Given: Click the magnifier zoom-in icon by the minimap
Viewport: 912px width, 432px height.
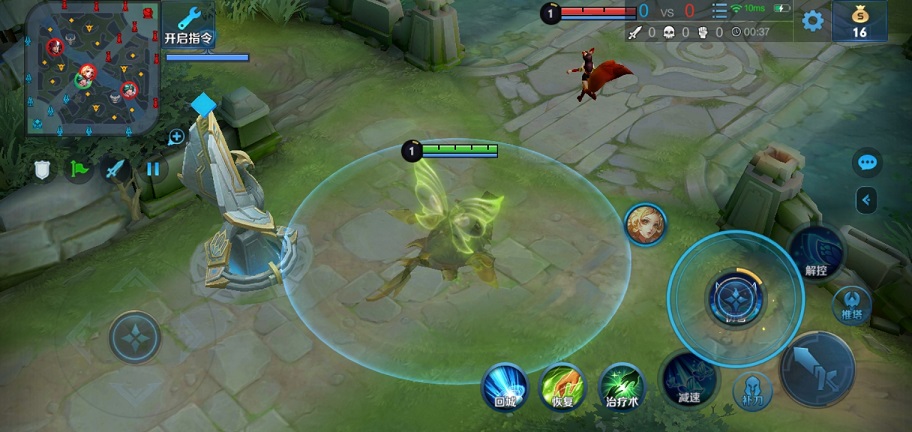Looking at the screenshot, I should coord(176,137).
